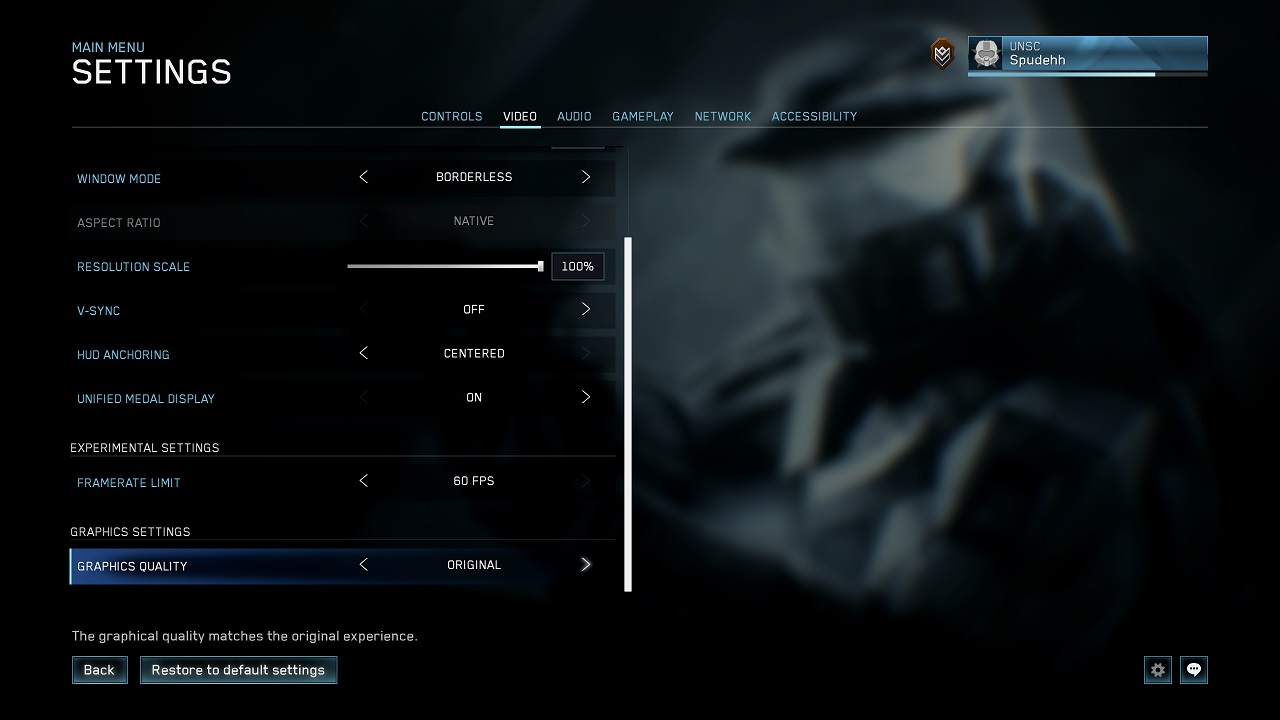
Task: Toggle Window Mode away from Borderless
Action: 586,177
